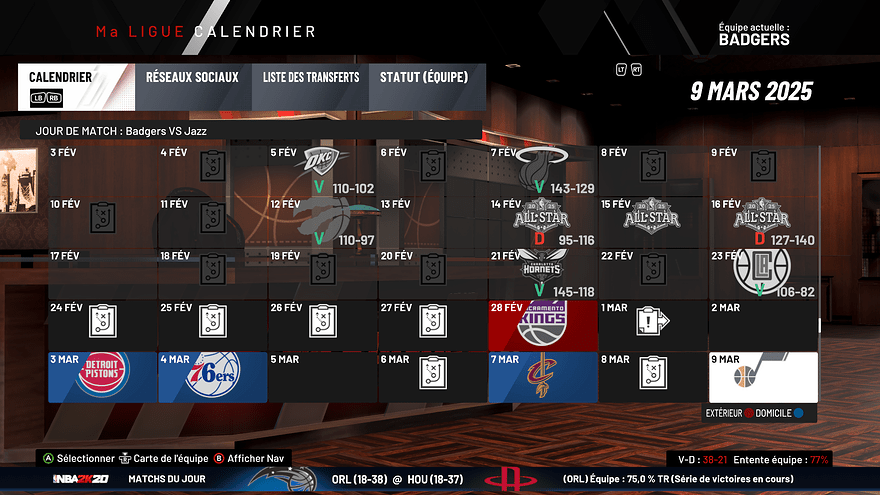View the 21 Fév Hornets game result
This screenshot has width=880, height=495.
543,272
